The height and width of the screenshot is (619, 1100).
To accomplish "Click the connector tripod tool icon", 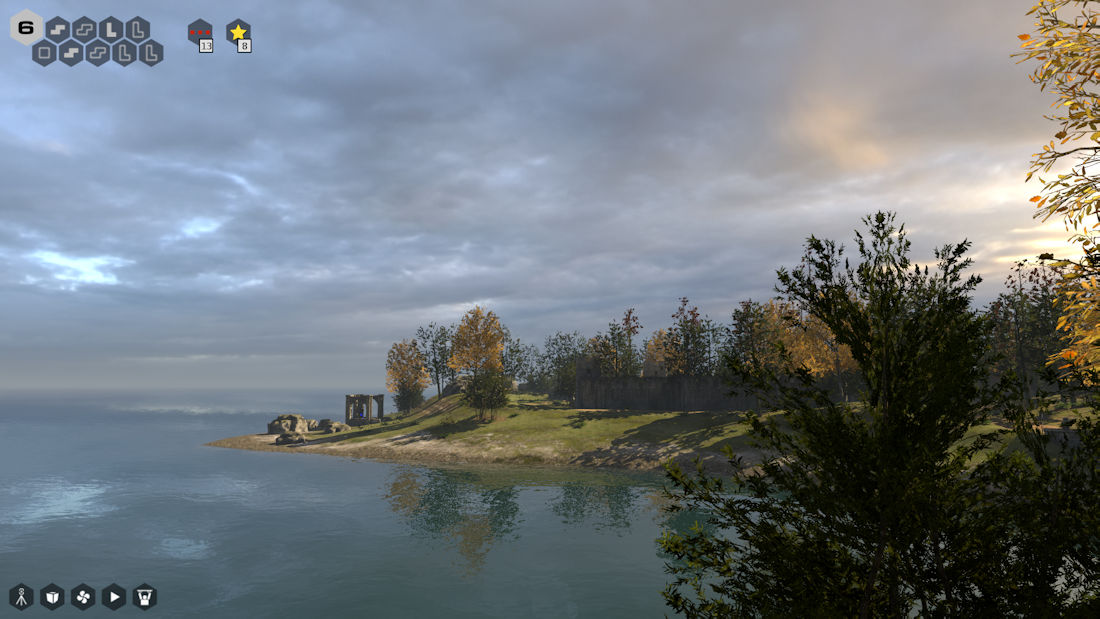I will click(x=21, y=597).
